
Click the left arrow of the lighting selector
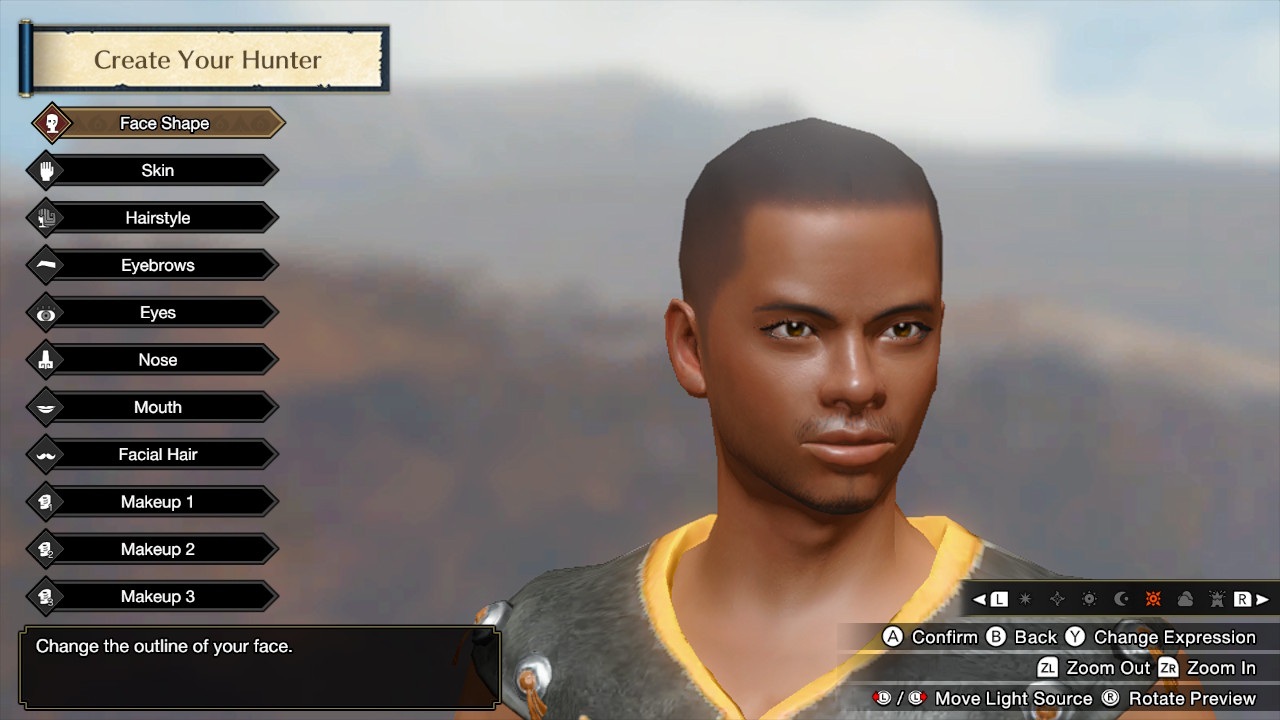981,599
